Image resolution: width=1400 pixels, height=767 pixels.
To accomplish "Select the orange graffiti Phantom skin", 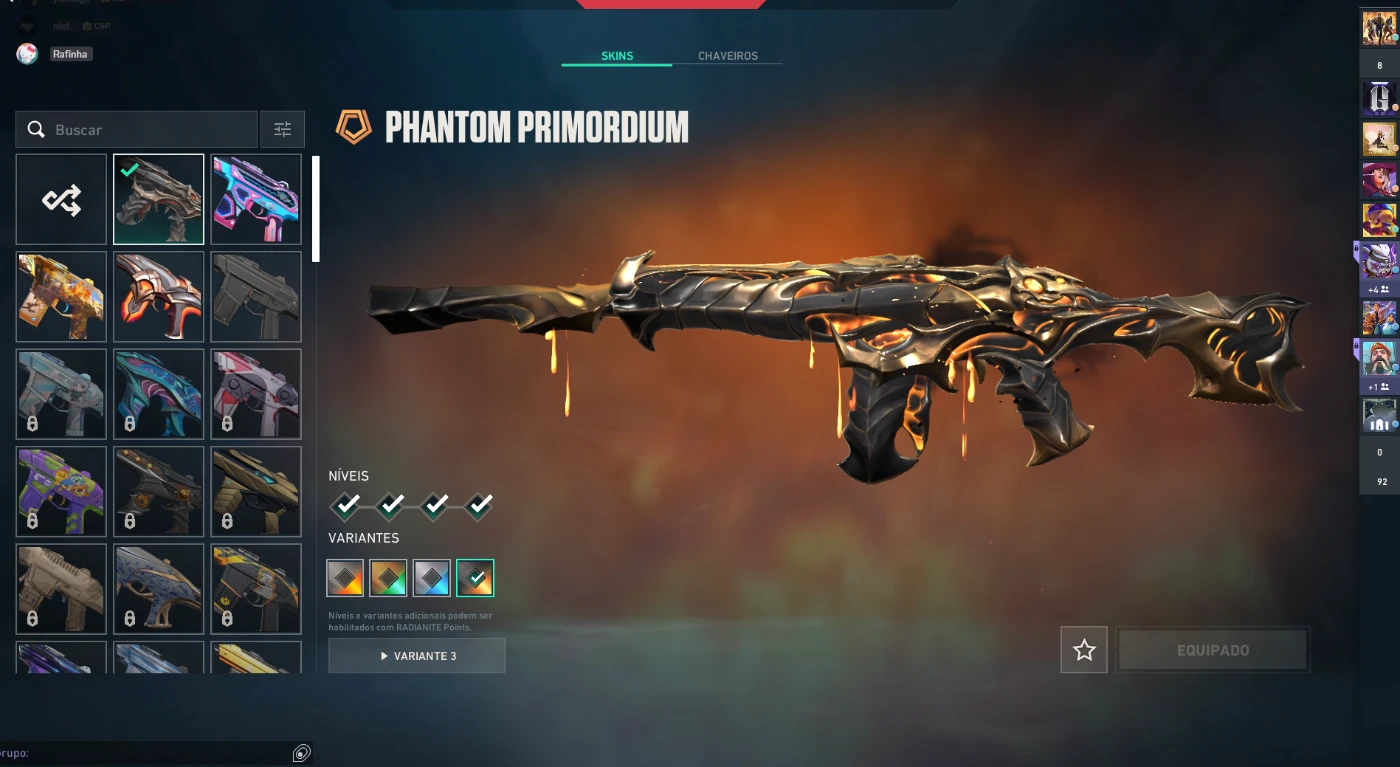I will point(61,297).
